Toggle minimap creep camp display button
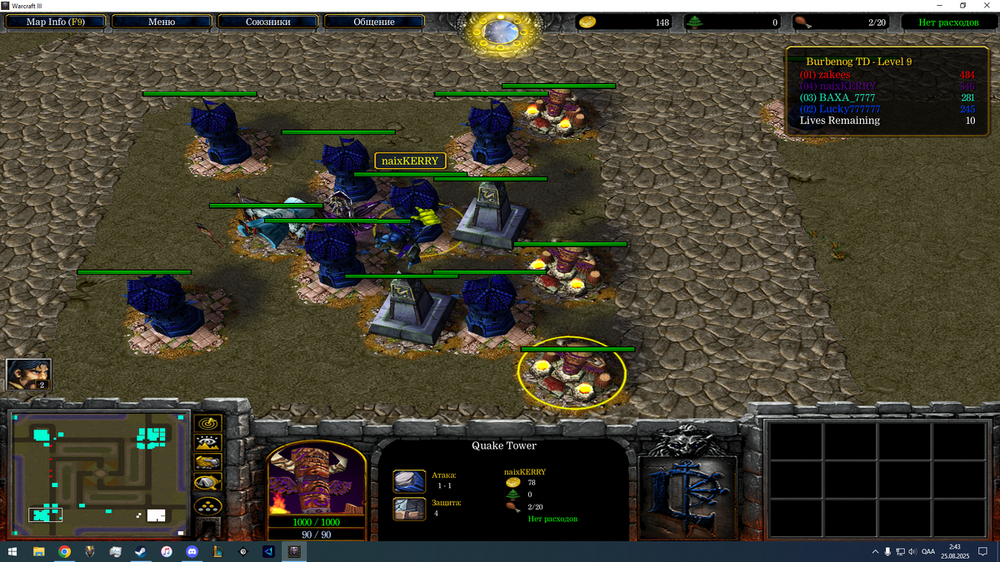Screen dimensions: 1000x562 point(208,483)
